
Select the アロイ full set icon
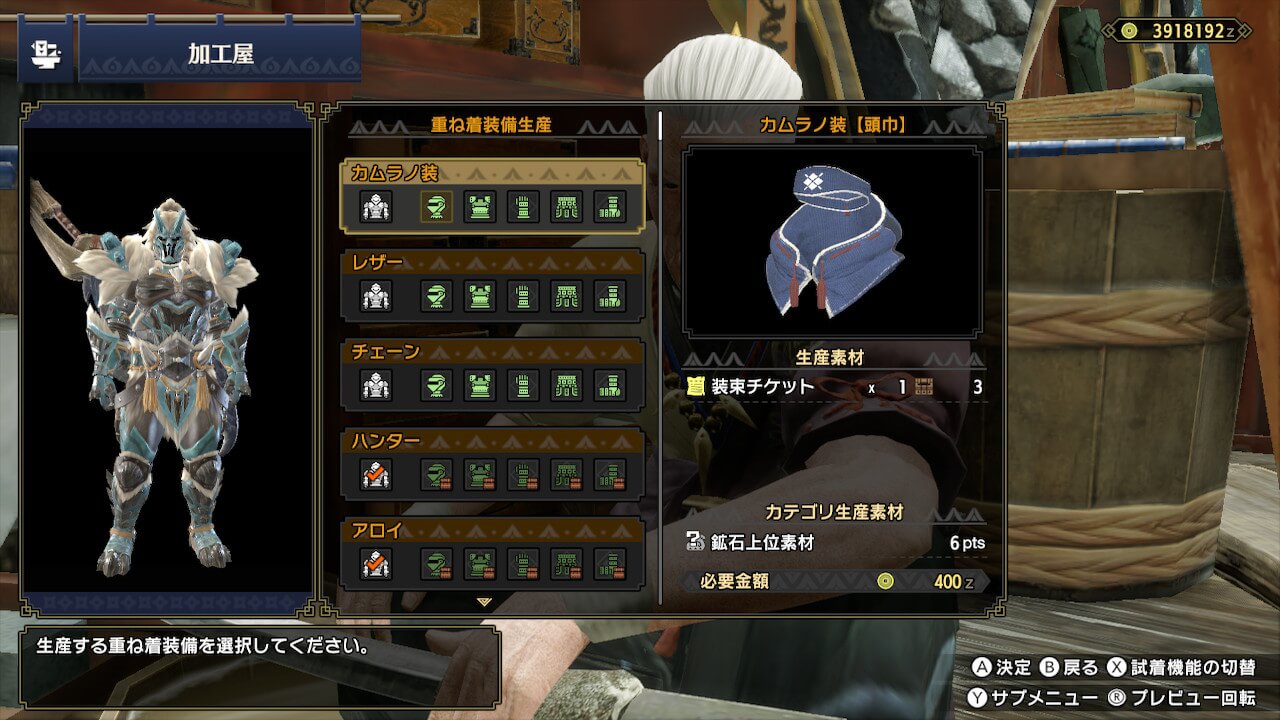point(376,563)
